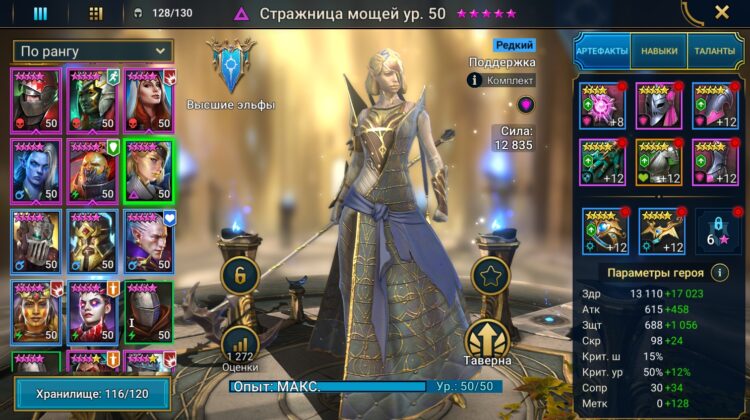750x420 pixels.
Task: Select the helmet artifact slot
Action: 658,105
